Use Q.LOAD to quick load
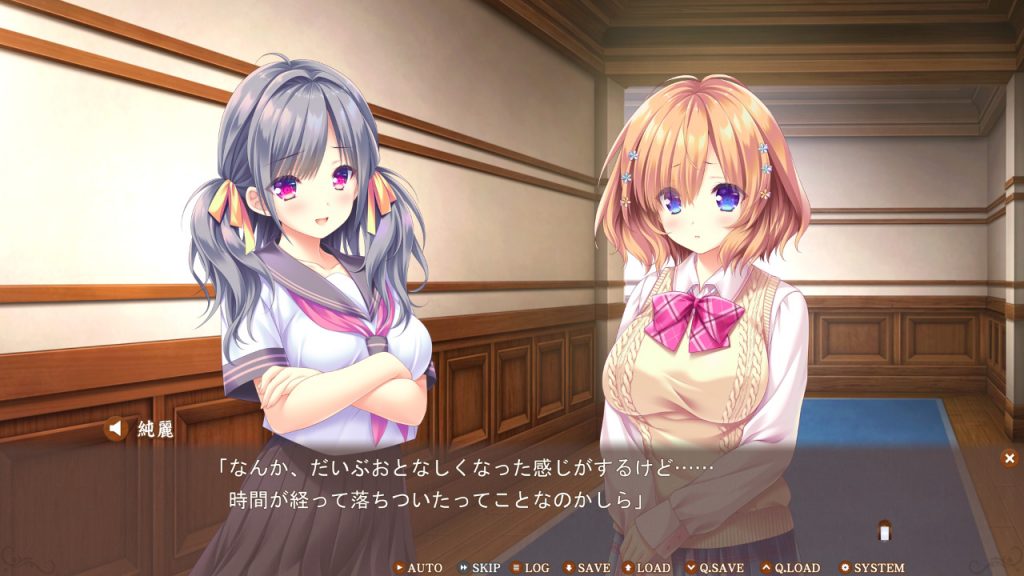 [x=790, y=568]
